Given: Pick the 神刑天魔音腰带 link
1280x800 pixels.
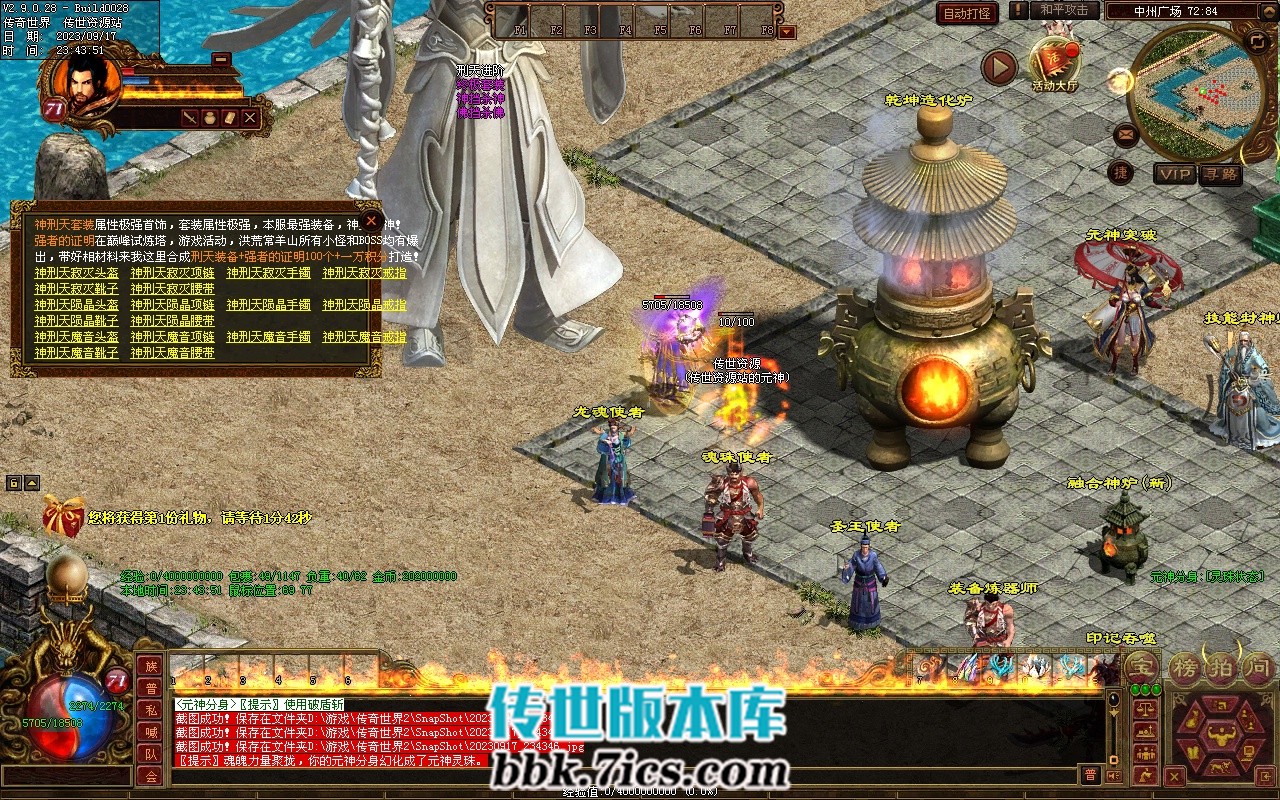Looking at the screenshot, I should [x=172, y=353].
